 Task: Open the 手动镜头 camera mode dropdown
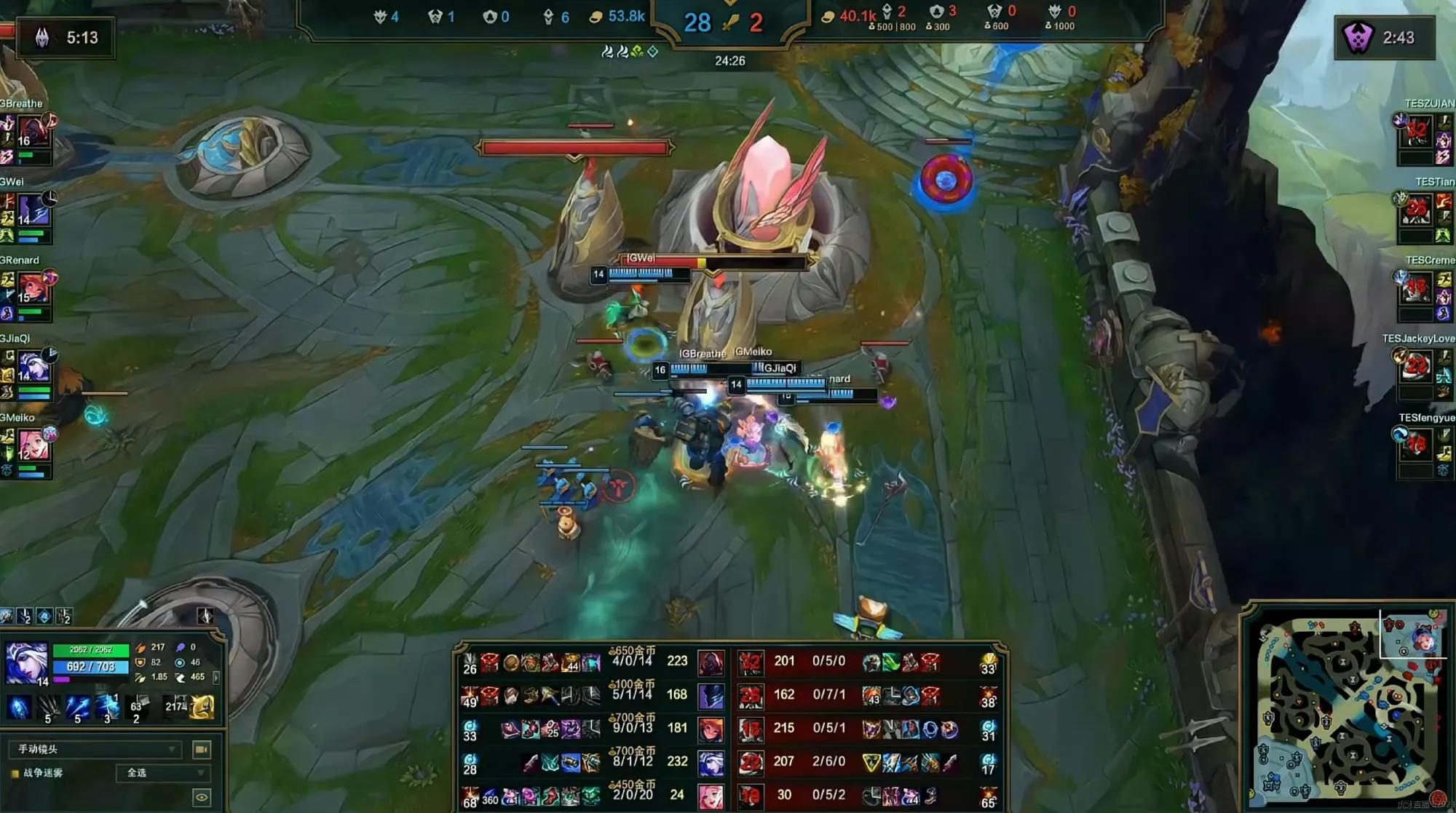pos(95,749)
